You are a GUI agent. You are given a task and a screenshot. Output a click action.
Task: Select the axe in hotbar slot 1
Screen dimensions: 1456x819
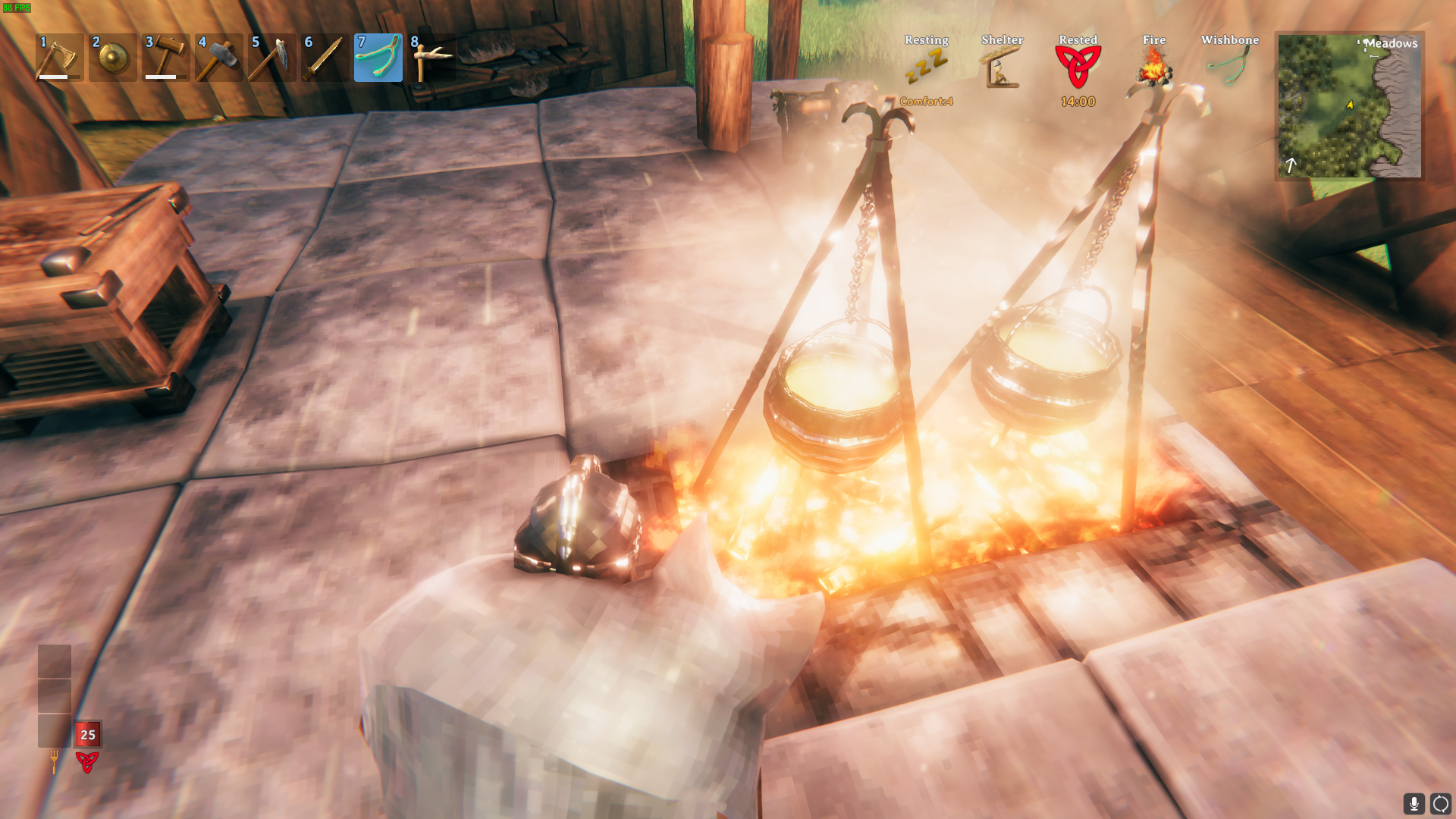click(59, 58)
